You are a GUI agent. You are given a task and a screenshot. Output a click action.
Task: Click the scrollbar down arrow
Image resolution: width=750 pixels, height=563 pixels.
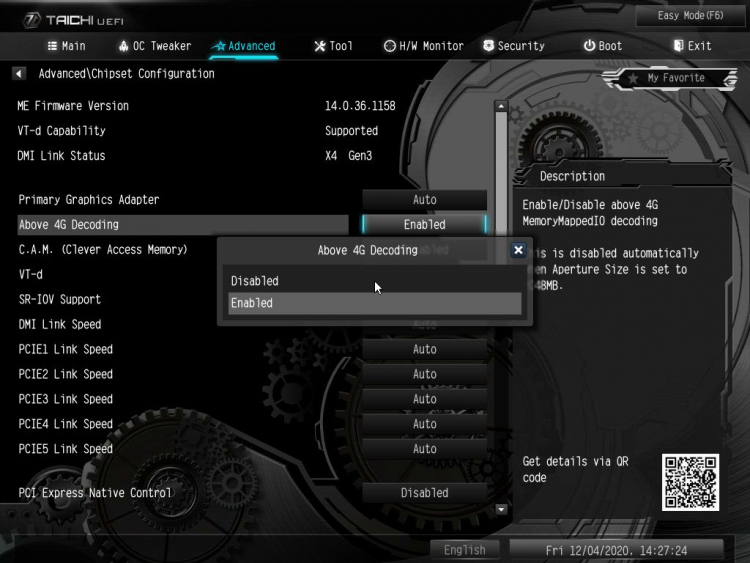[502, 509]
